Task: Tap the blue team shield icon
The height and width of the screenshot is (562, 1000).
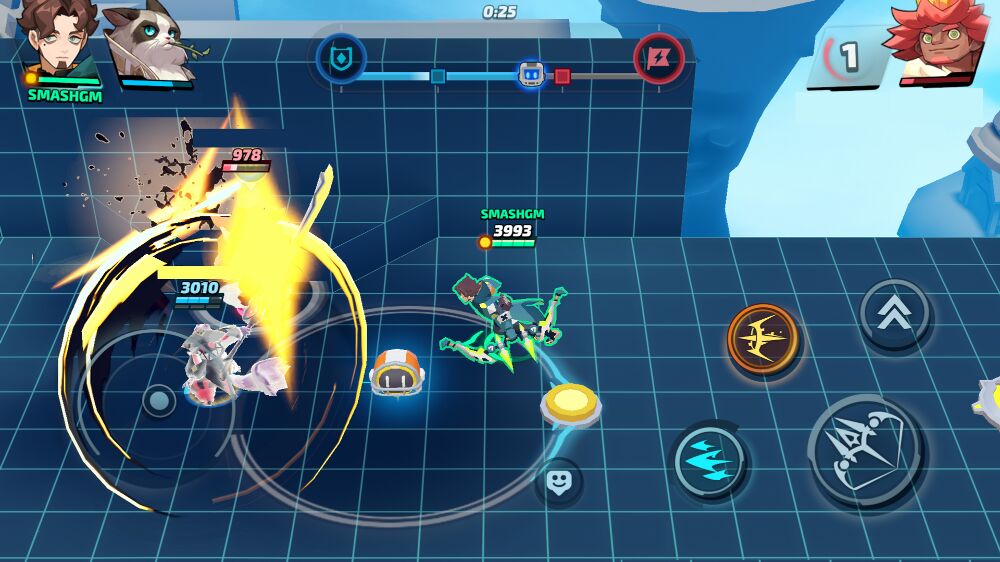Action: [341, 58]
